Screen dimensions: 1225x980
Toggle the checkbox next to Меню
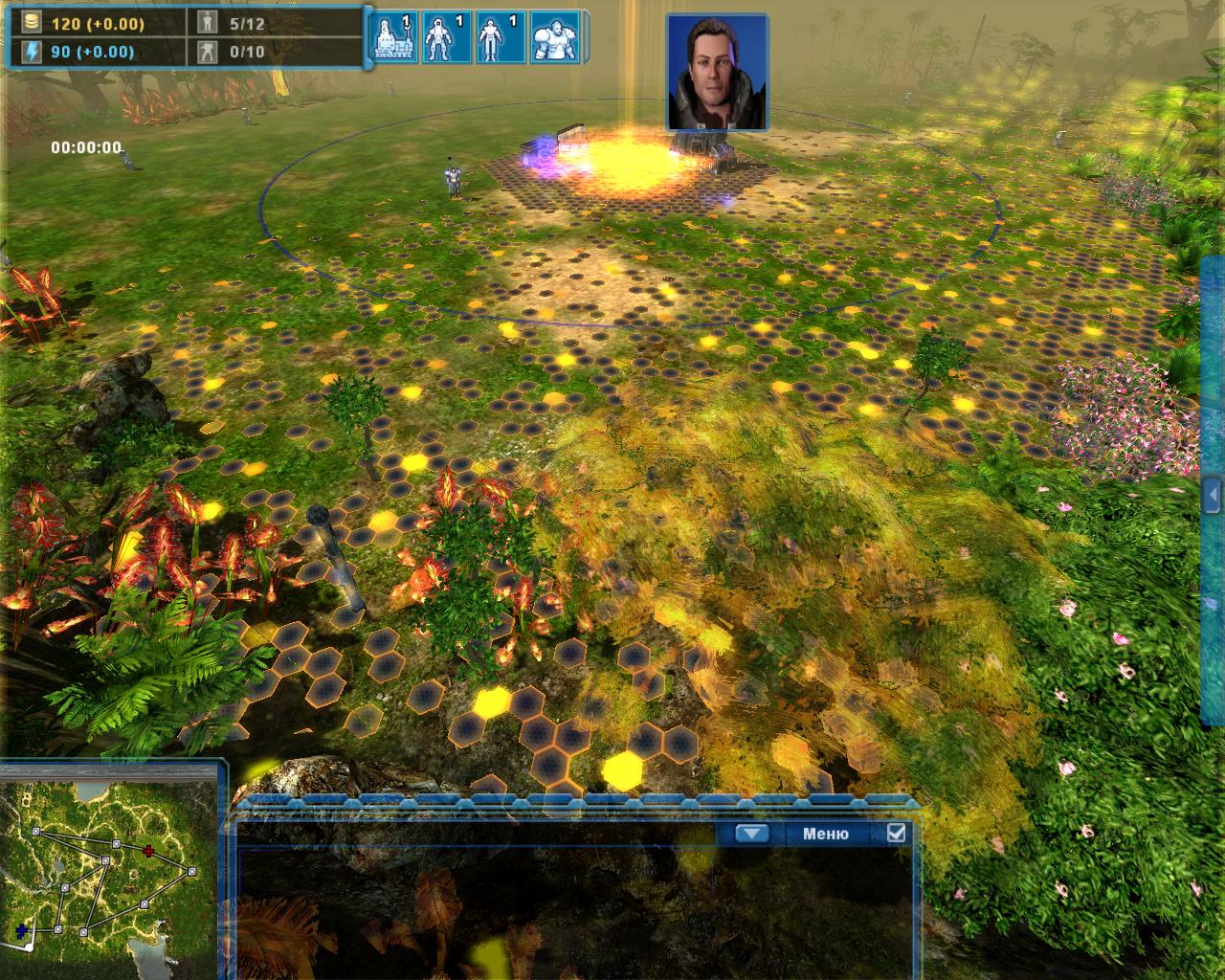(x=896, y=833)
